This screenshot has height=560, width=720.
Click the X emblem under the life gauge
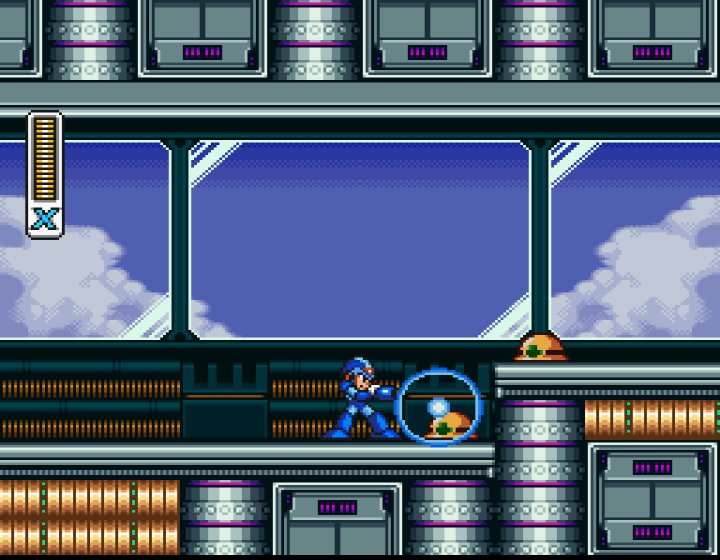(44, 219)
